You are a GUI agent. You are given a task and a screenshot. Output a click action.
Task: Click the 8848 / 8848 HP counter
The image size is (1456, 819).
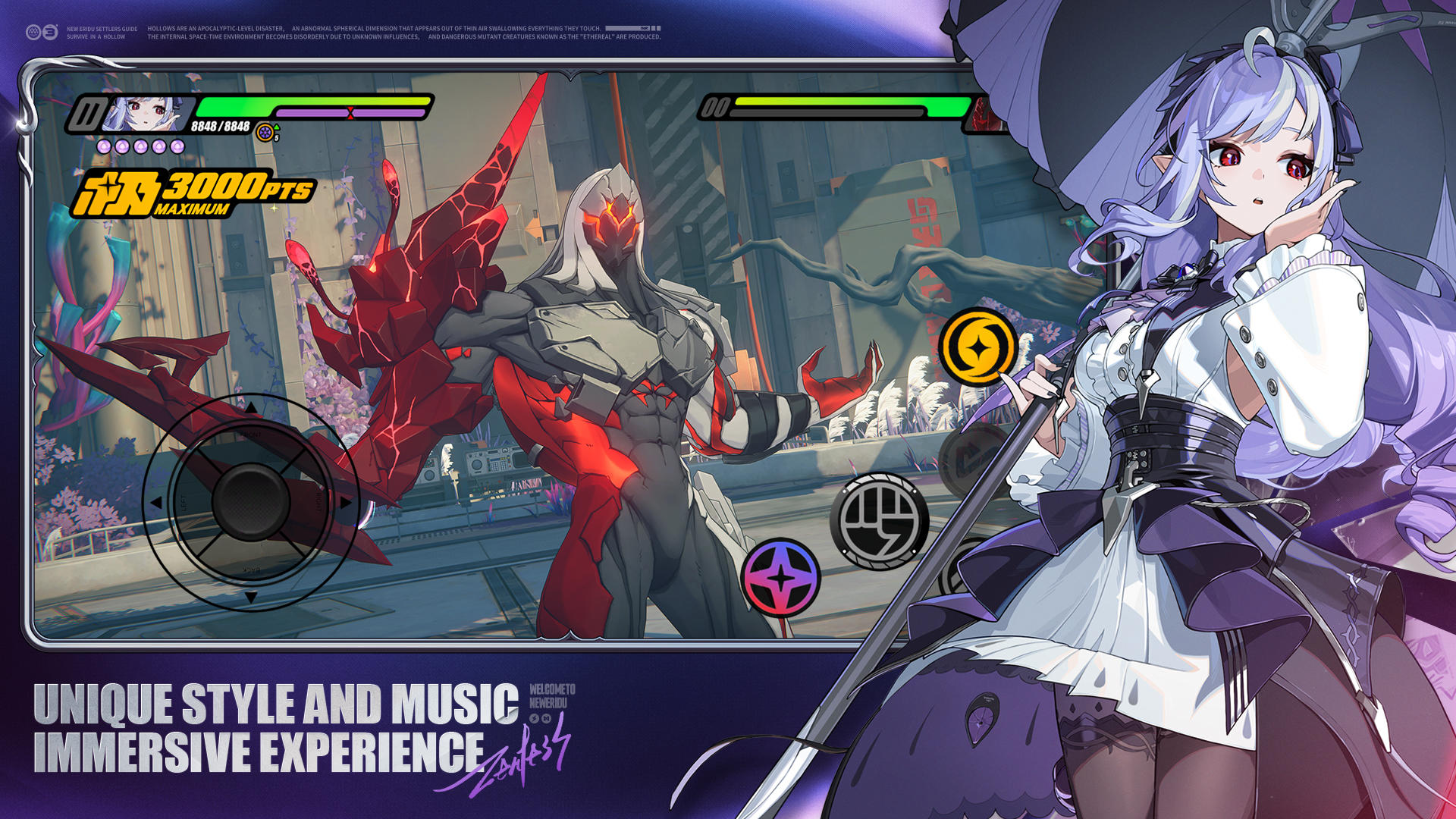point(220,126)
